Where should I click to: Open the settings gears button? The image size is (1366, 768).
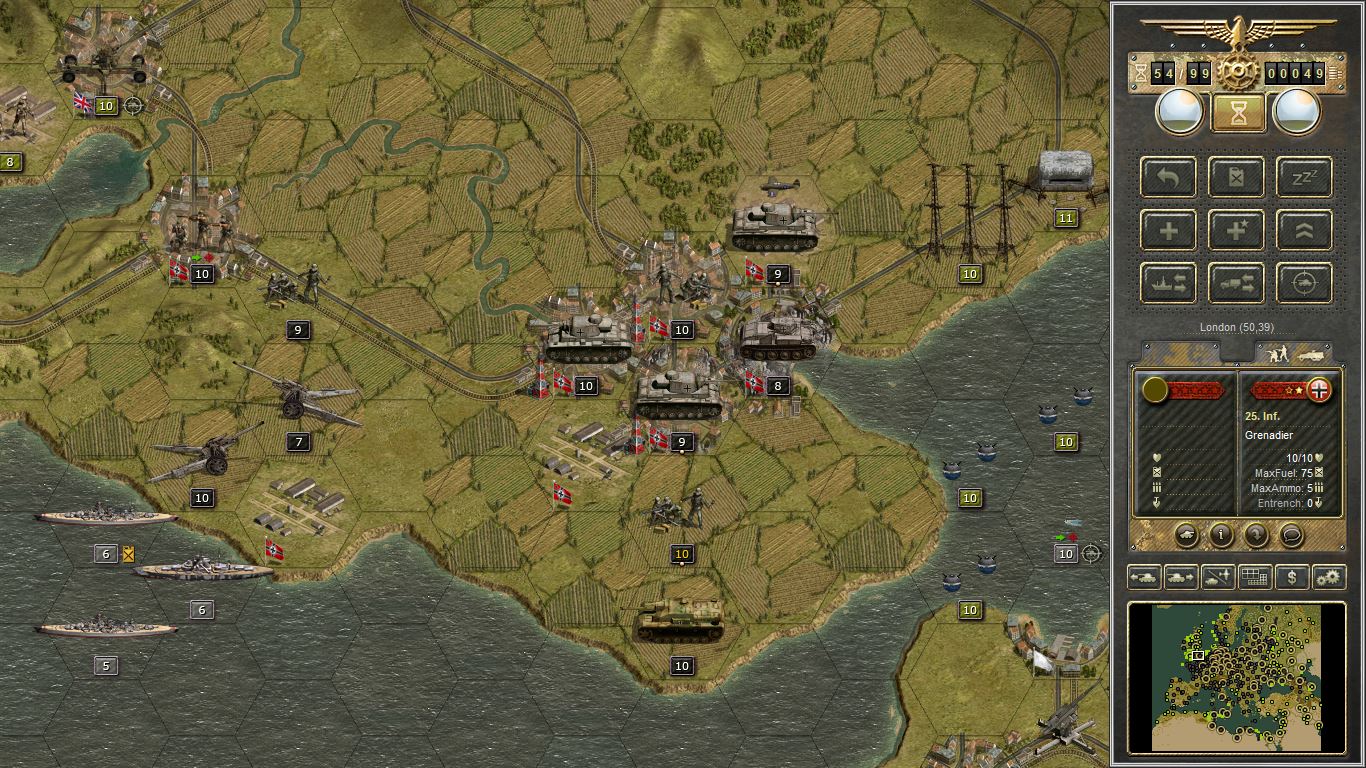(1329, 577)
